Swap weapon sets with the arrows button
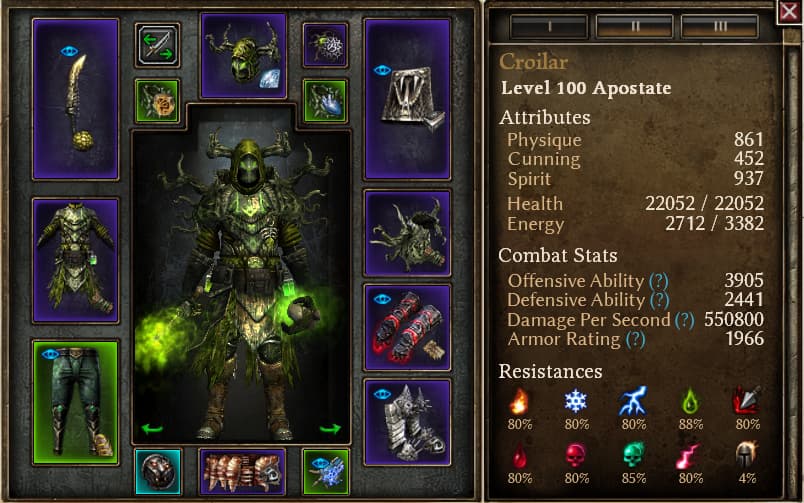 click(157, 46)
